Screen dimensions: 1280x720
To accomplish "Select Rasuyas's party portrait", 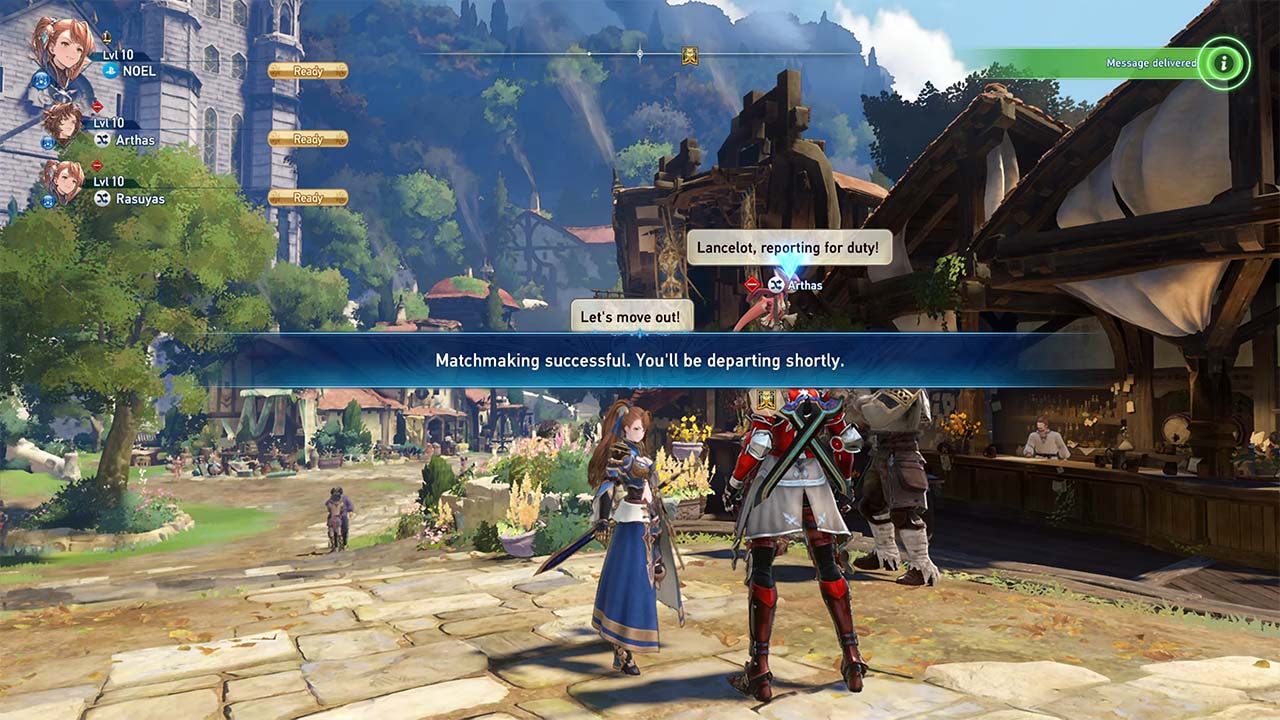I will (x=64, y=182).
